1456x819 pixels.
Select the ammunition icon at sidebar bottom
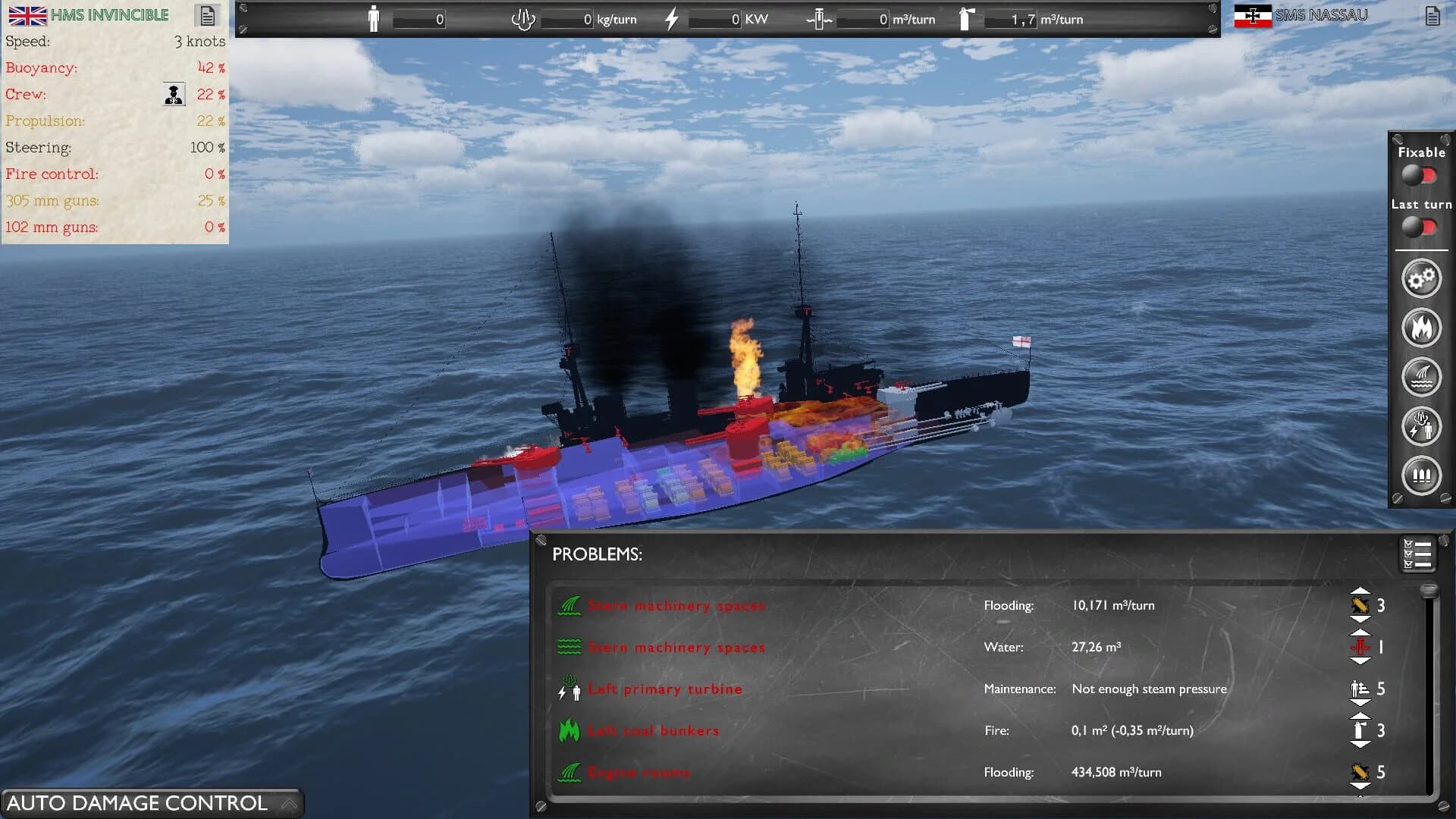click(1422, 475)
